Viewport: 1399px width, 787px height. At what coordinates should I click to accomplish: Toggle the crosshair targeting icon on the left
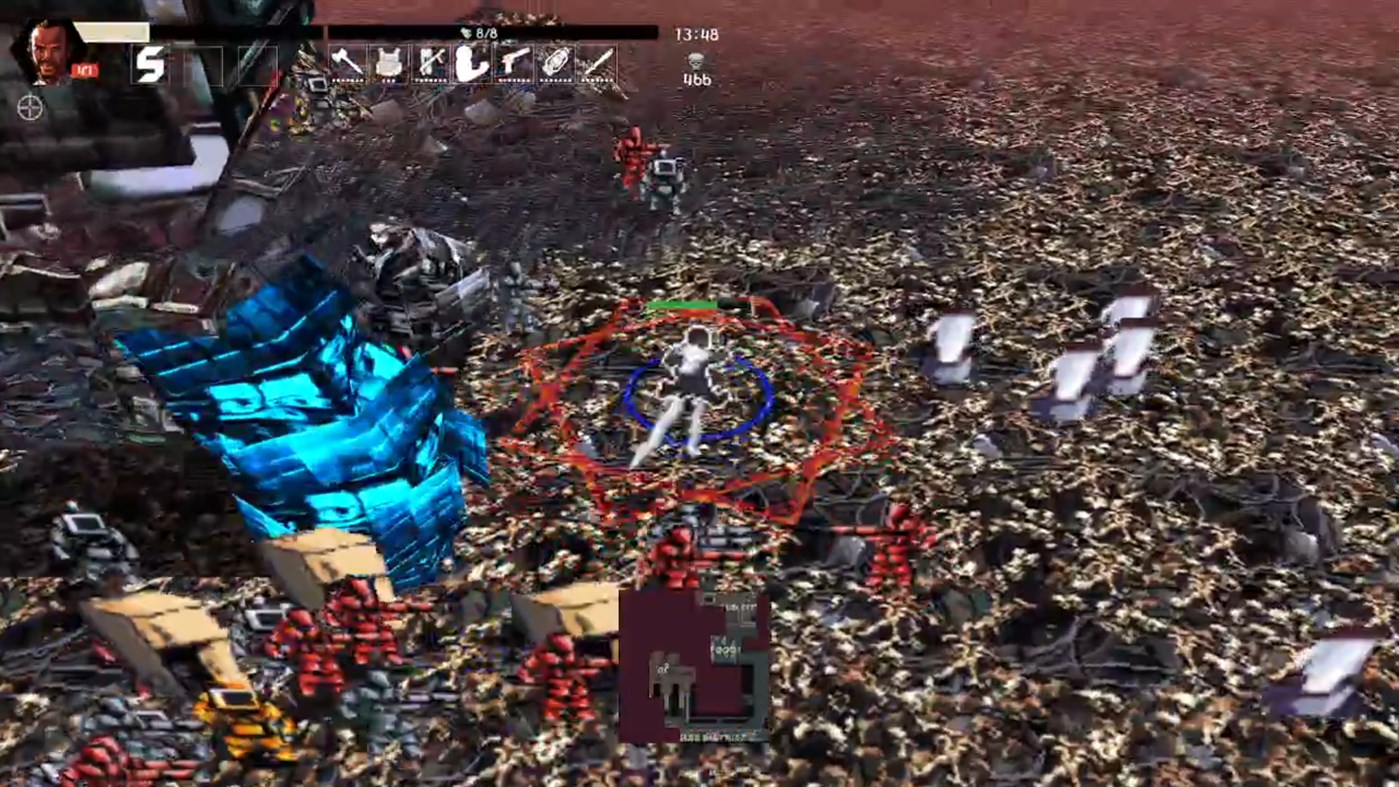[29, 107]
